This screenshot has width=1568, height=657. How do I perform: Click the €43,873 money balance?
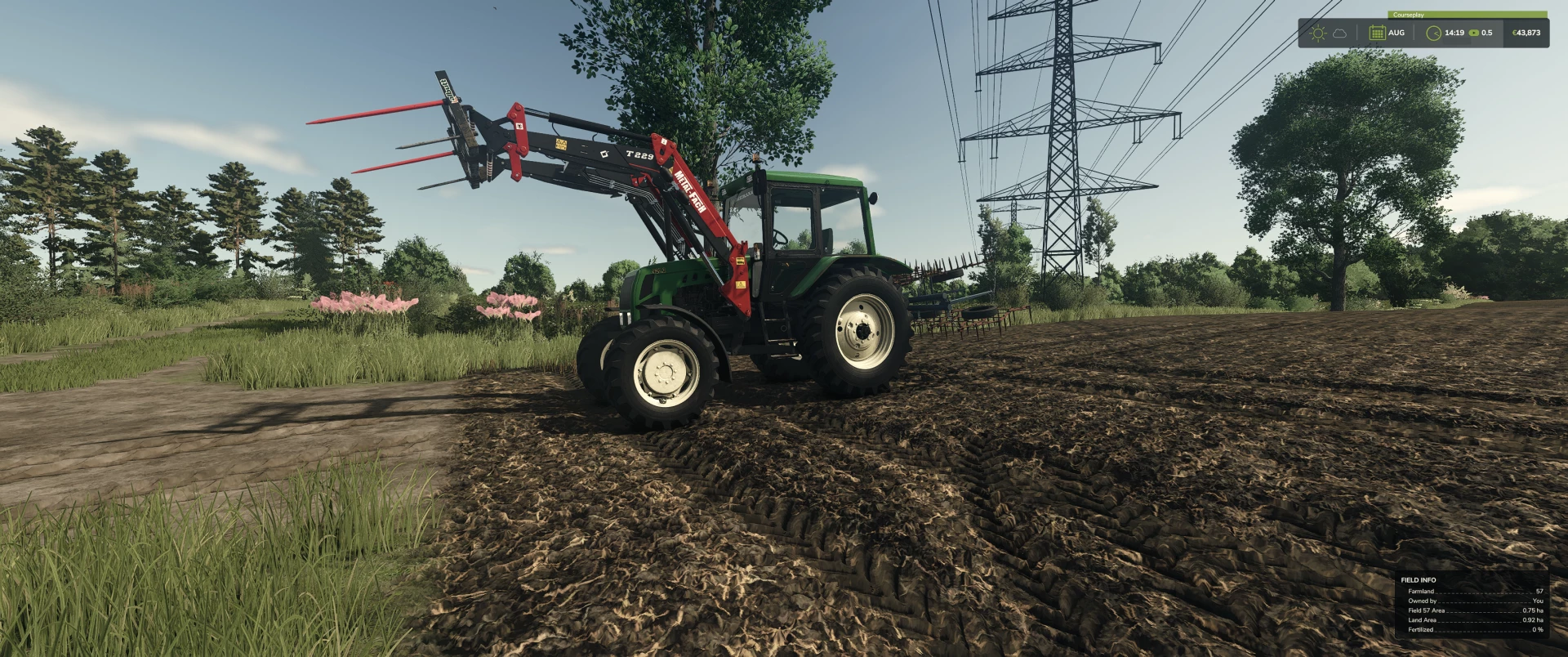(1526, 34)
